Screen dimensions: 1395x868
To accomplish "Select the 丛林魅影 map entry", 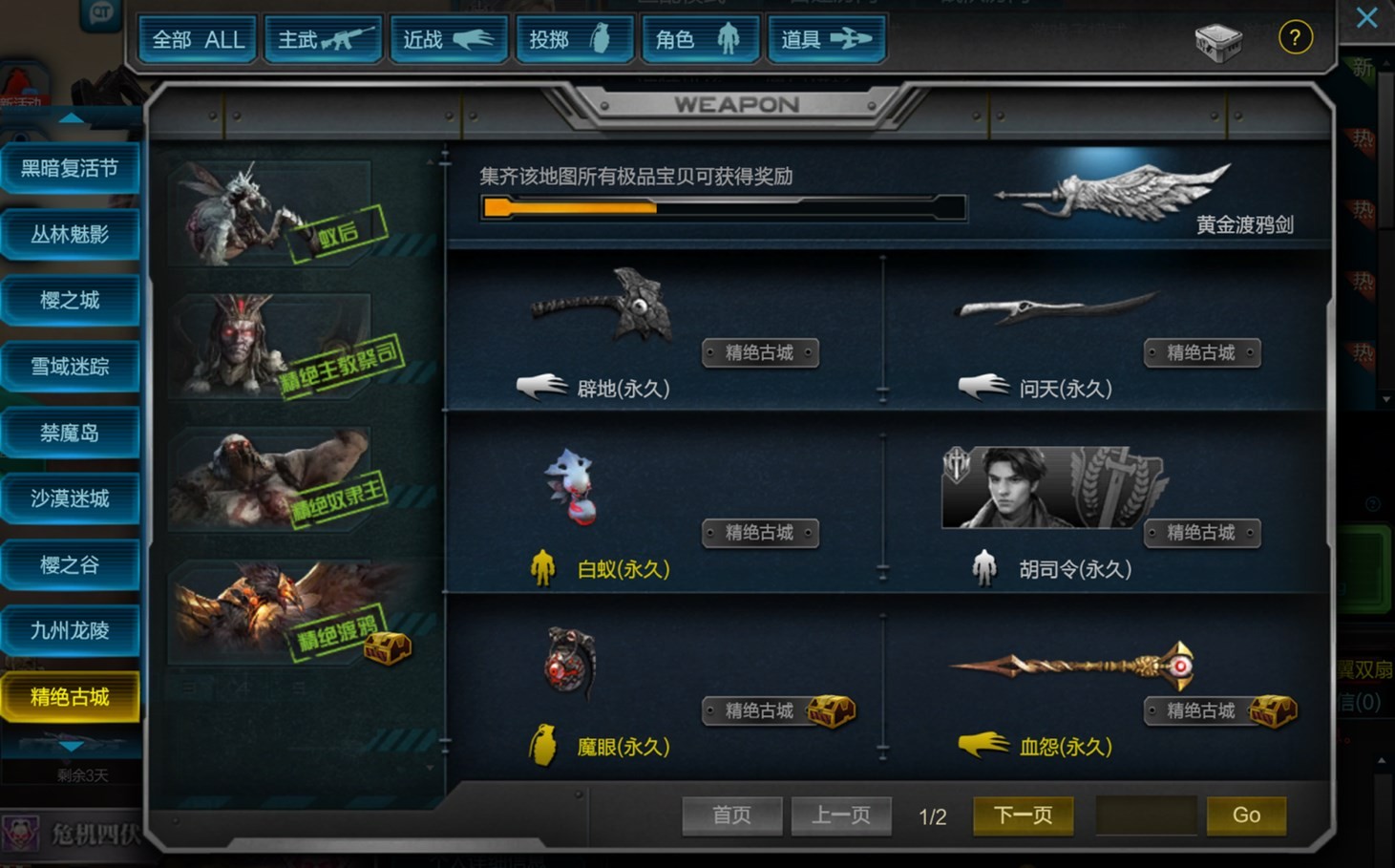I will [70, 235].
